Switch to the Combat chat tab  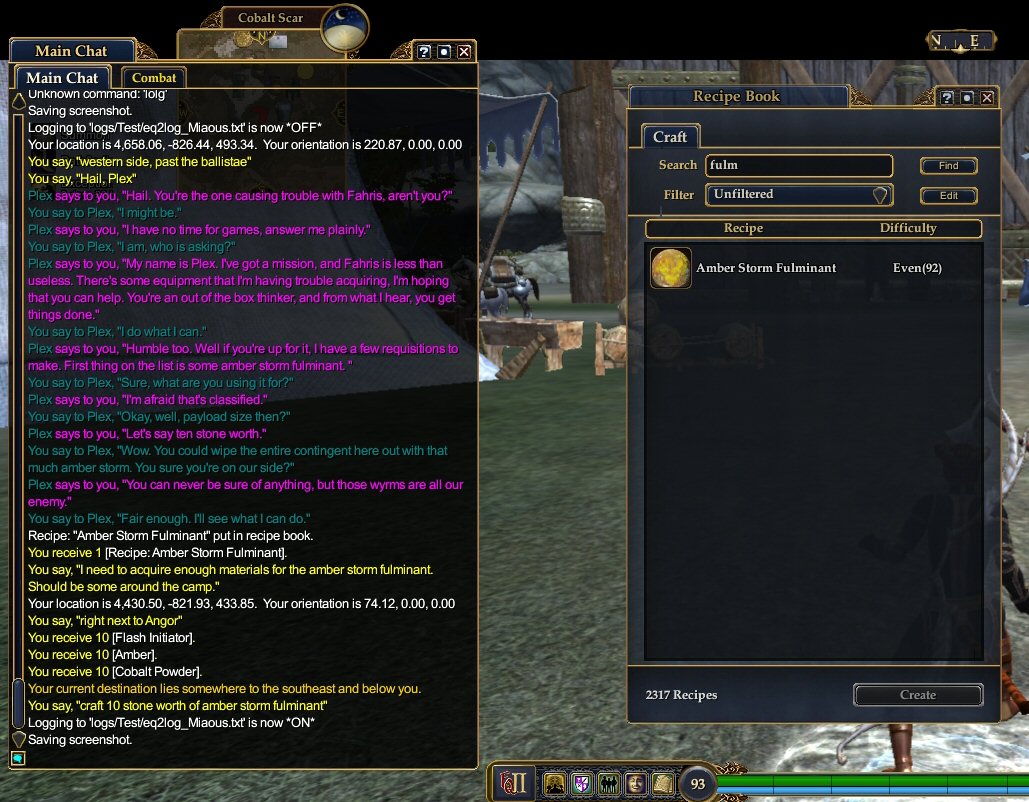pos(154,77)
